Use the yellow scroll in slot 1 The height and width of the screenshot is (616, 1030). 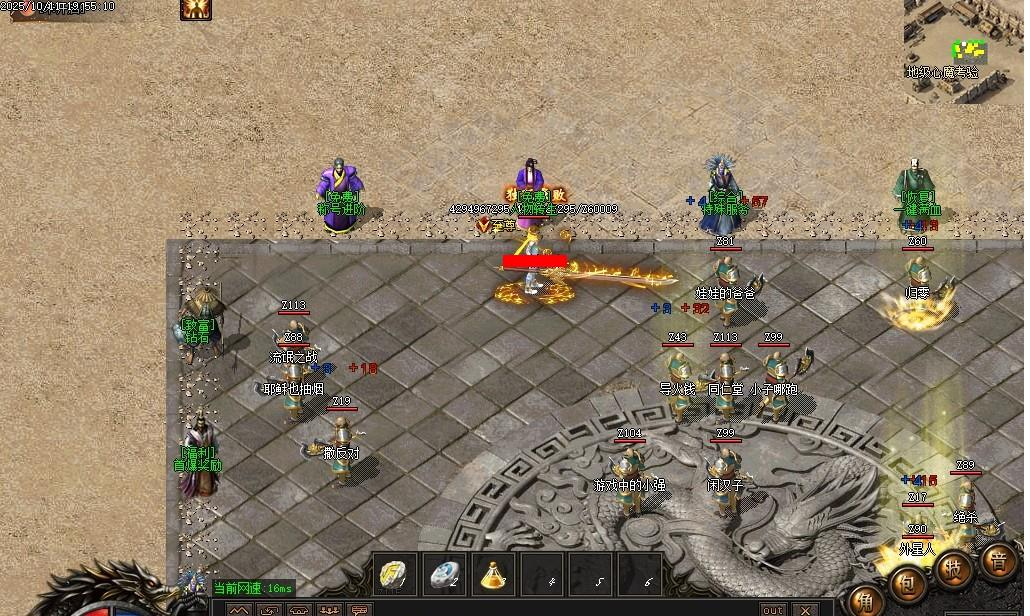click(x=394, y=574)
